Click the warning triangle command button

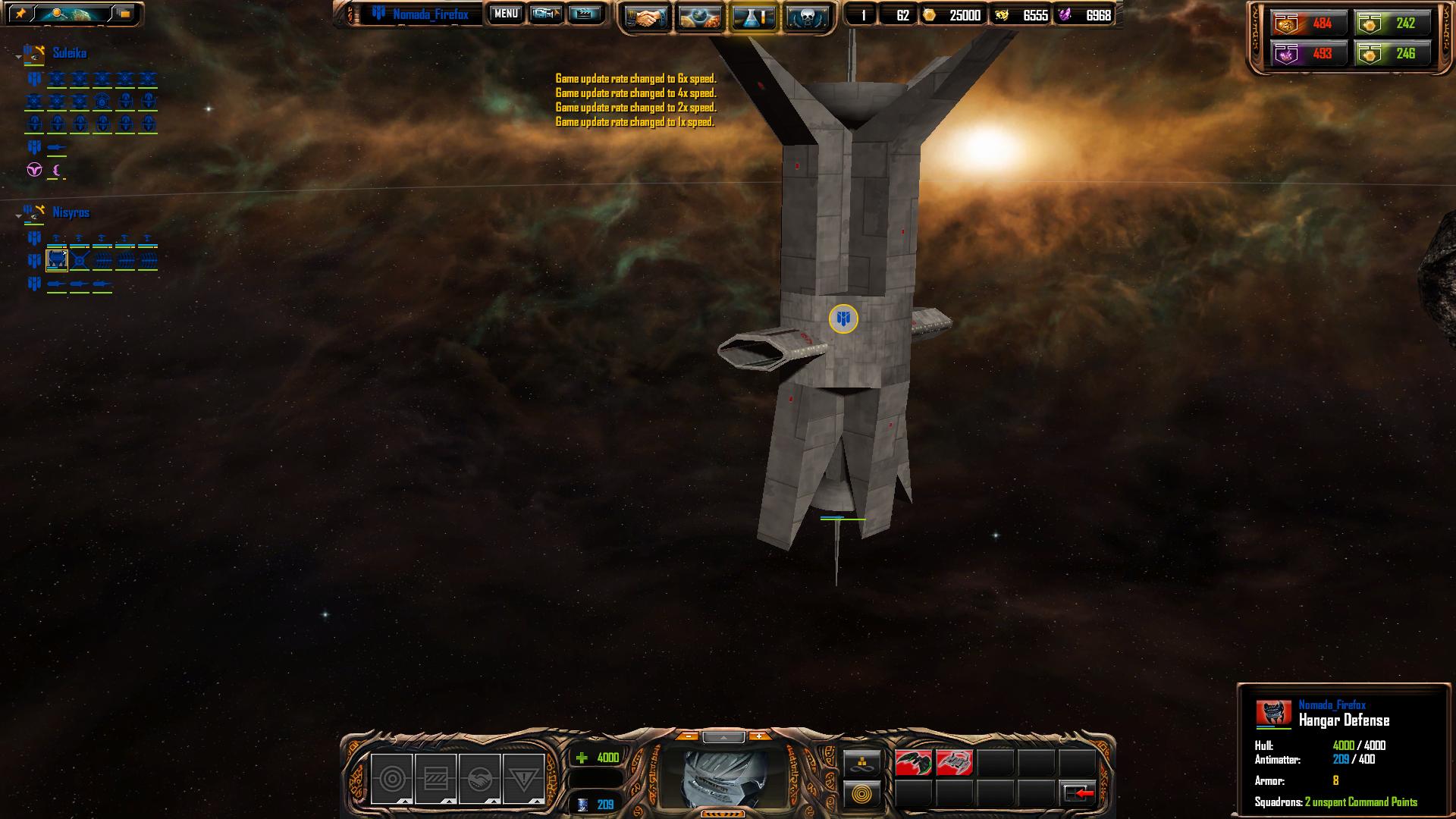coord(523,779)
